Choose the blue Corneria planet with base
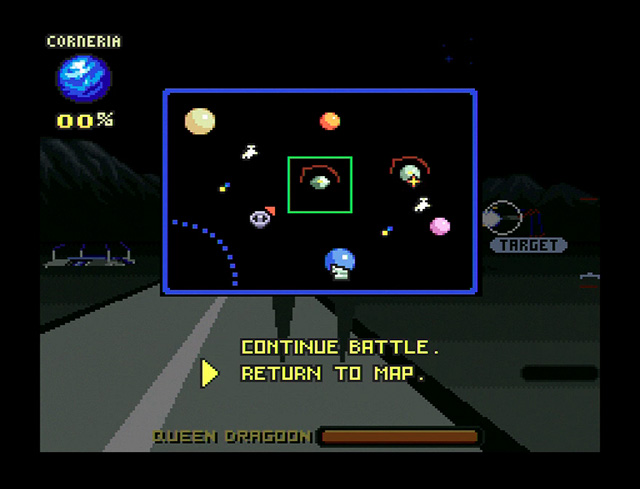This screenshot has width=640, height=489. click(340, 262)
